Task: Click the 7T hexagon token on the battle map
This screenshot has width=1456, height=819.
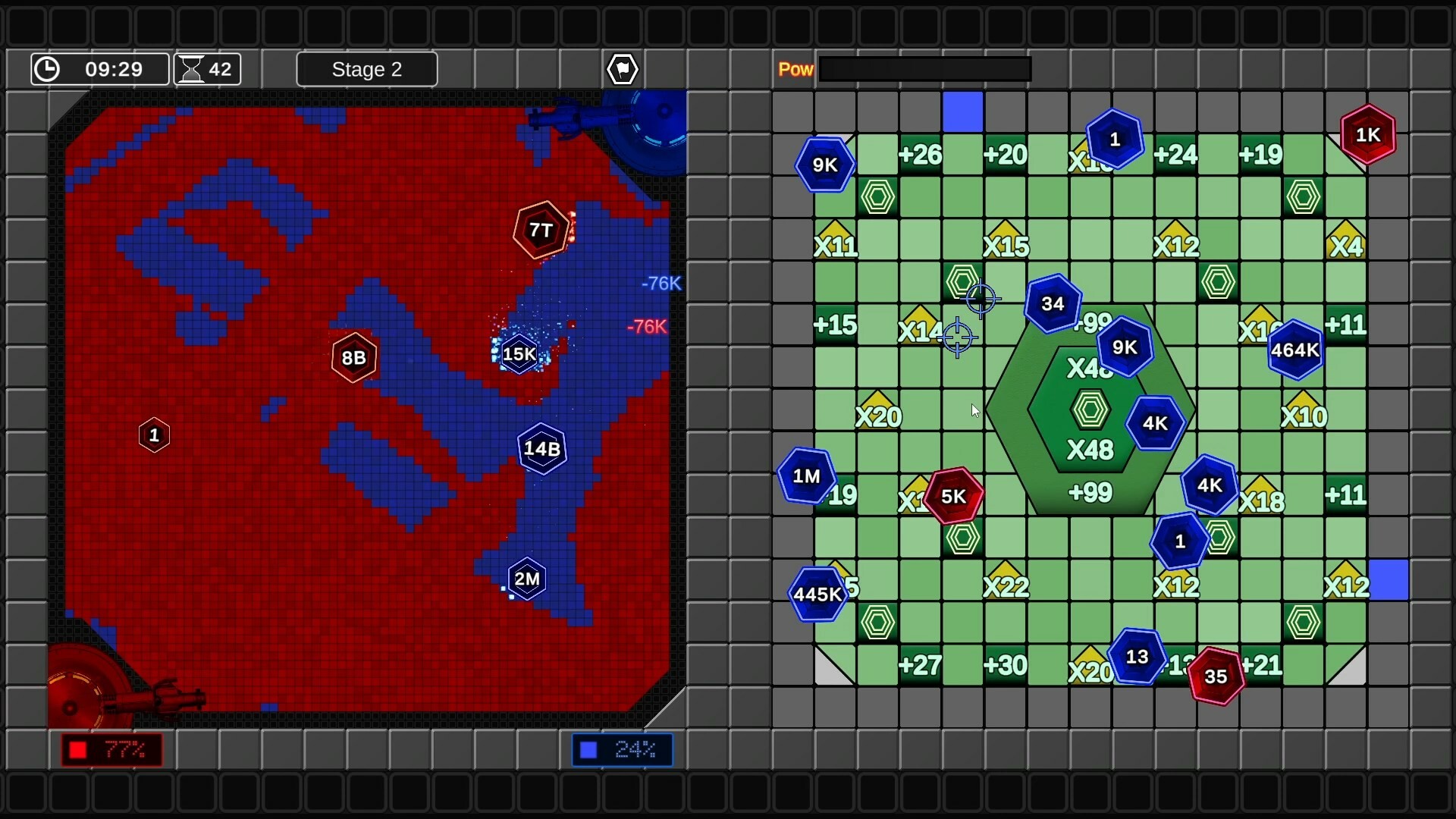Action: click(541, 229)
